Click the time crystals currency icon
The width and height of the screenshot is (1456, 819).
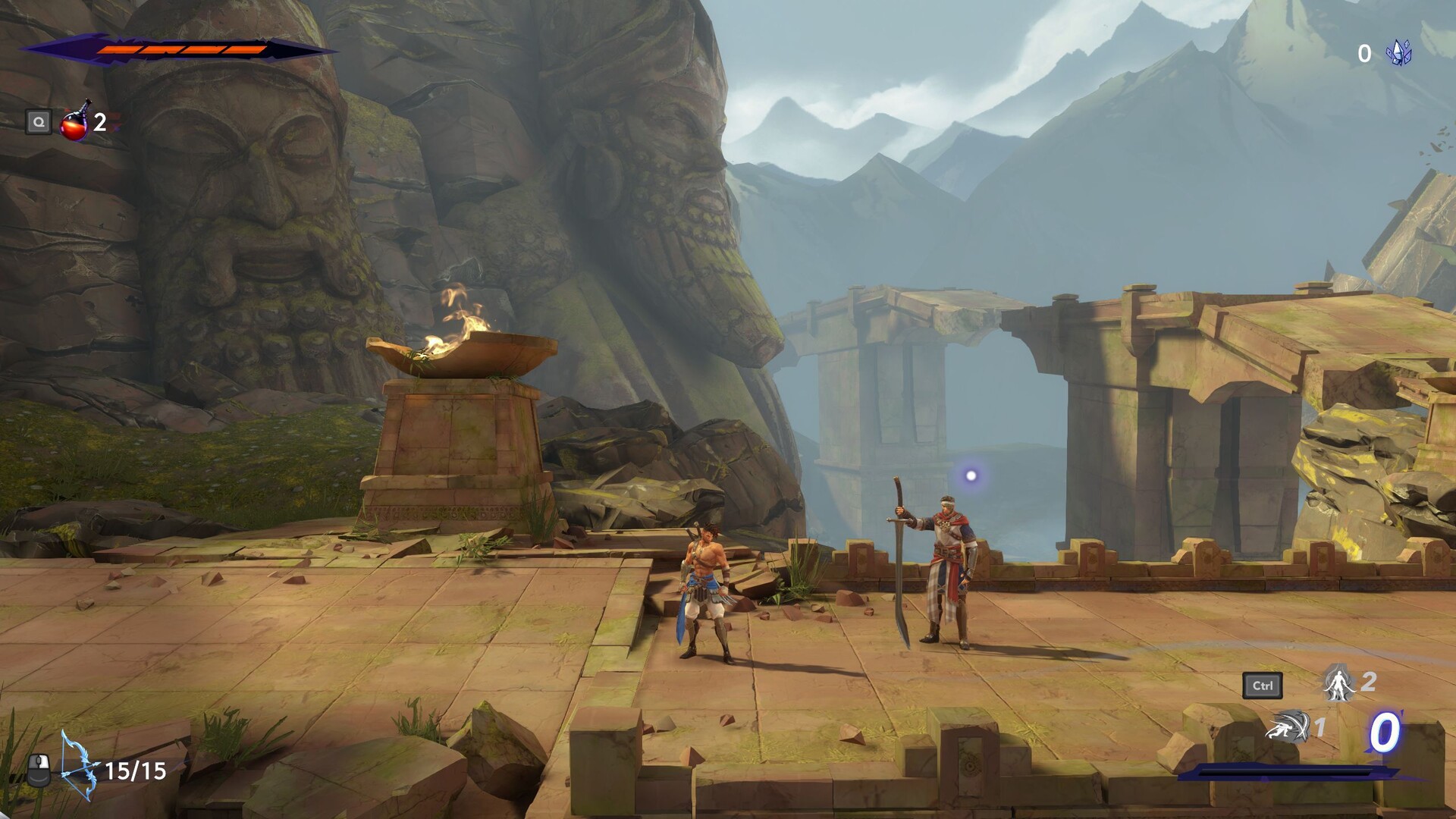1398,52
